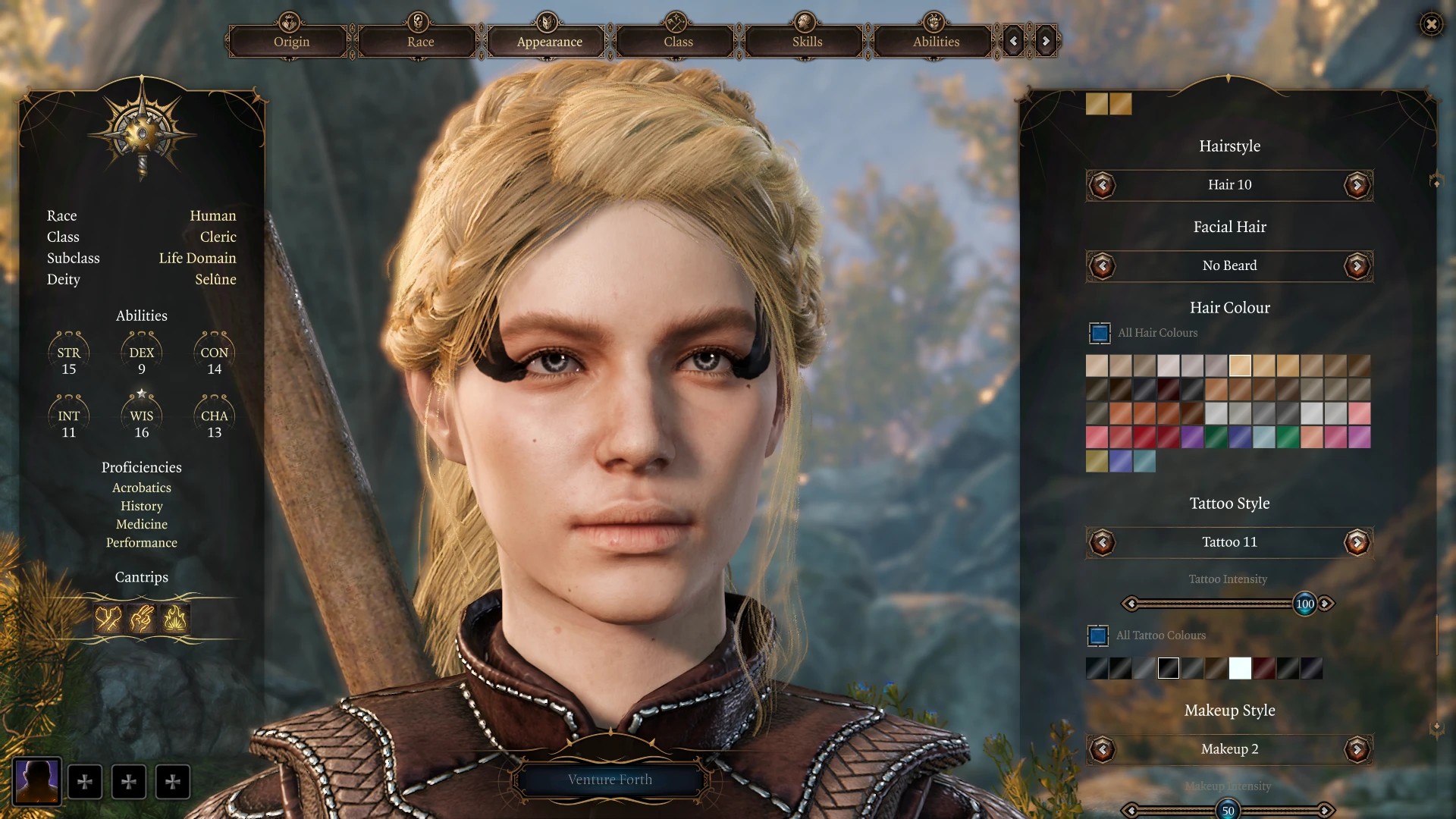Cycle to the next Tattoo Style

point(1357,542)
